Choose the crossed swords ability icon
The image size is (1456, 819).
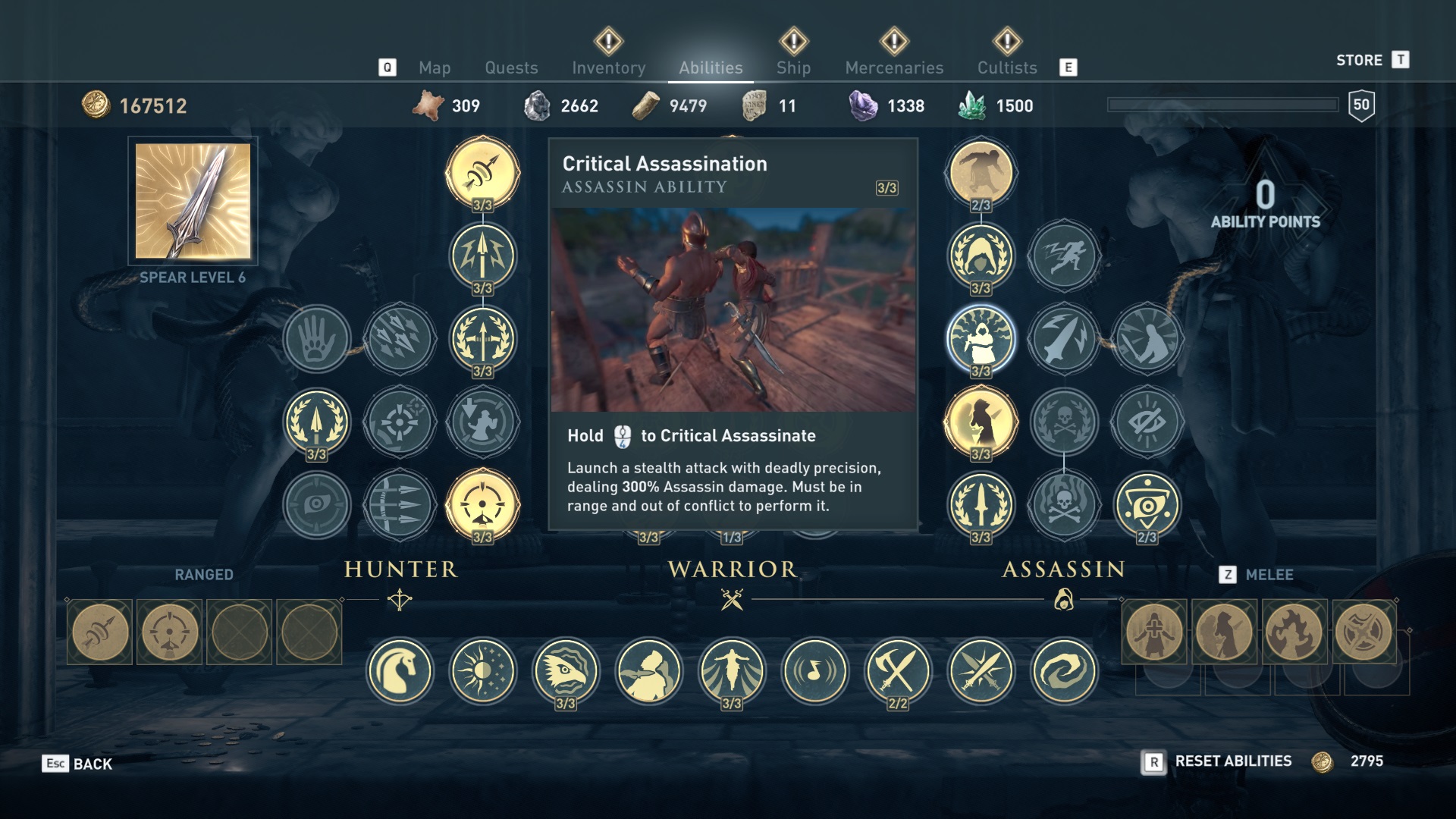tap(981, 671)
